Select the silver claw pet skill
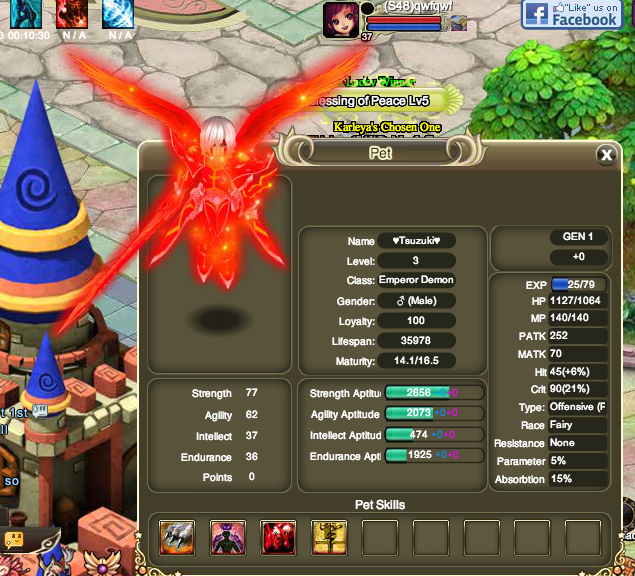This screenshot has height=576, width=635. (177, 537)
